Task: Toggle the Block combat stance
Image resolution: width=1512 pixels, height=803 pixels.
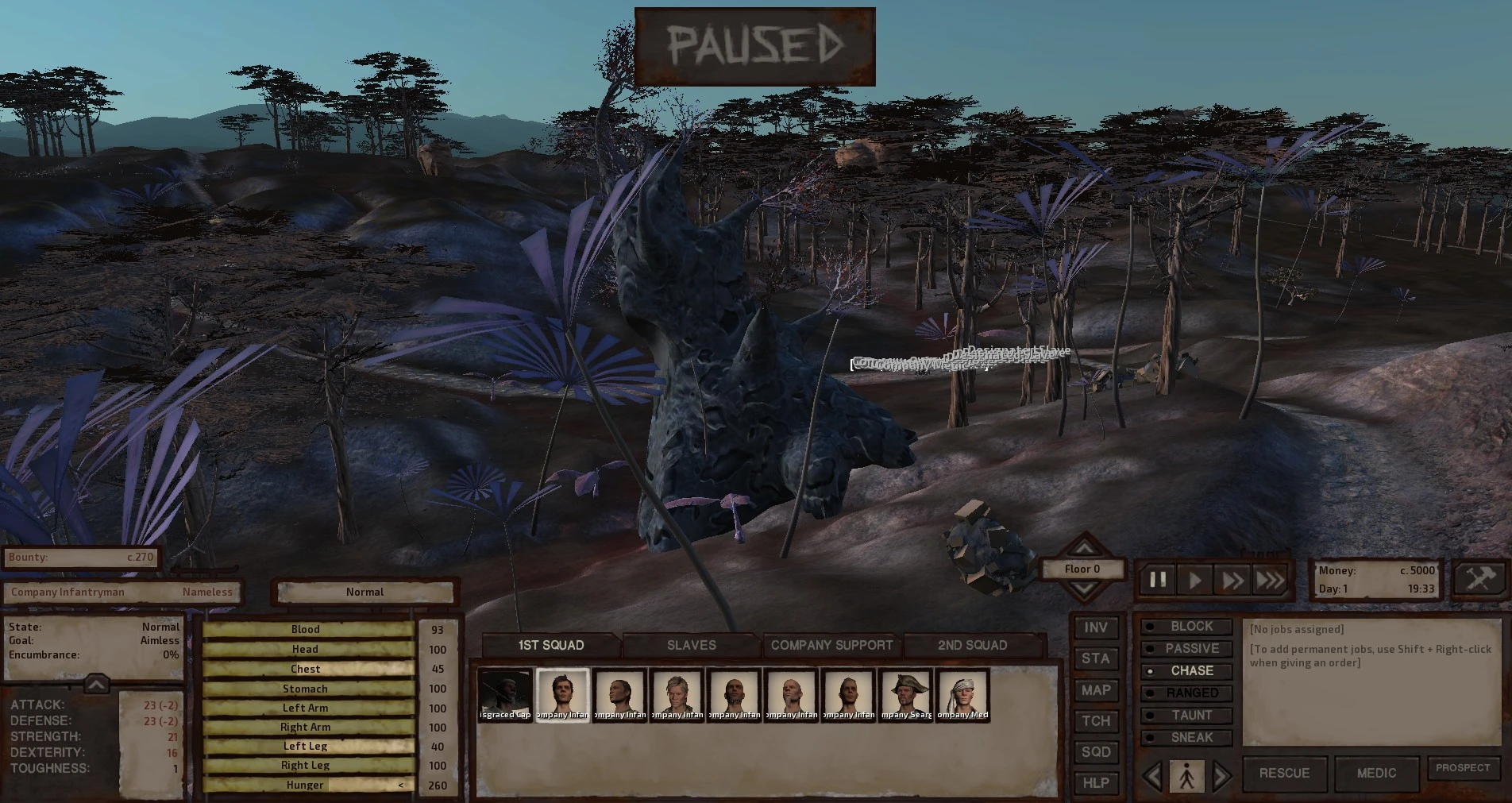Action: click(x=1187, y=627)
